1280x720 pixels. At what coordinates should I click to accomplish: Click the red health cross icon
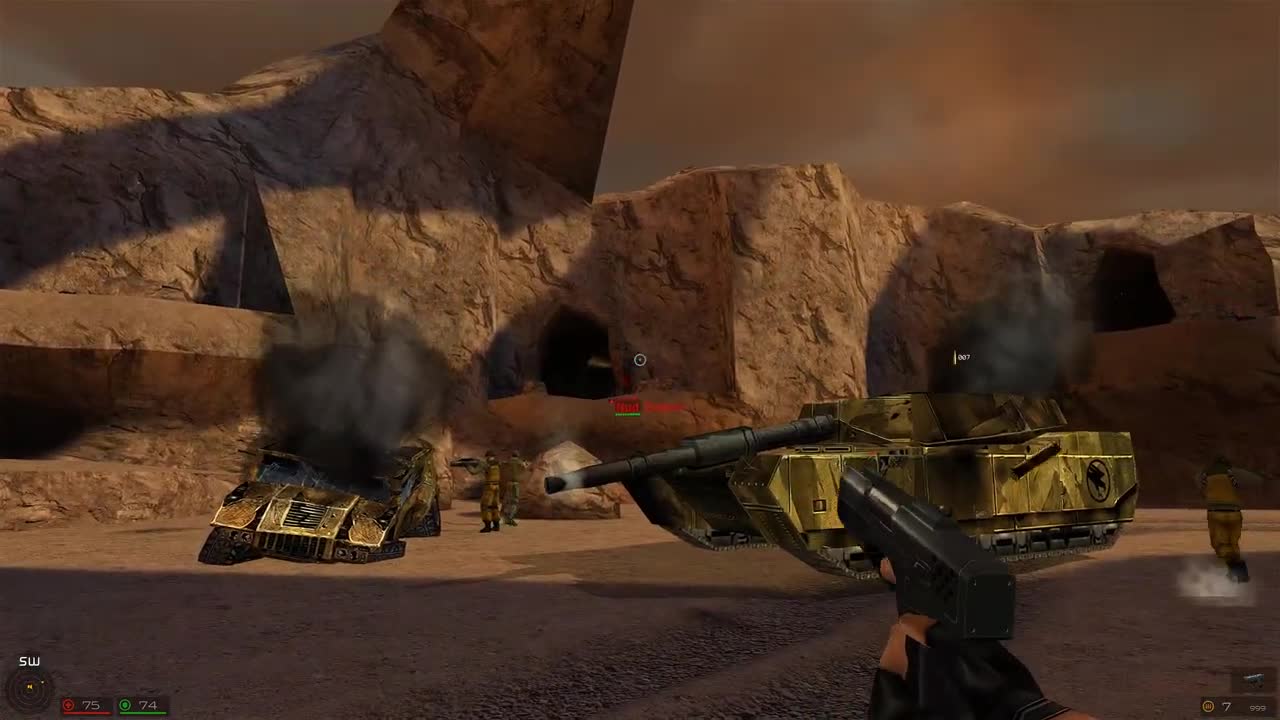[69, 705]
